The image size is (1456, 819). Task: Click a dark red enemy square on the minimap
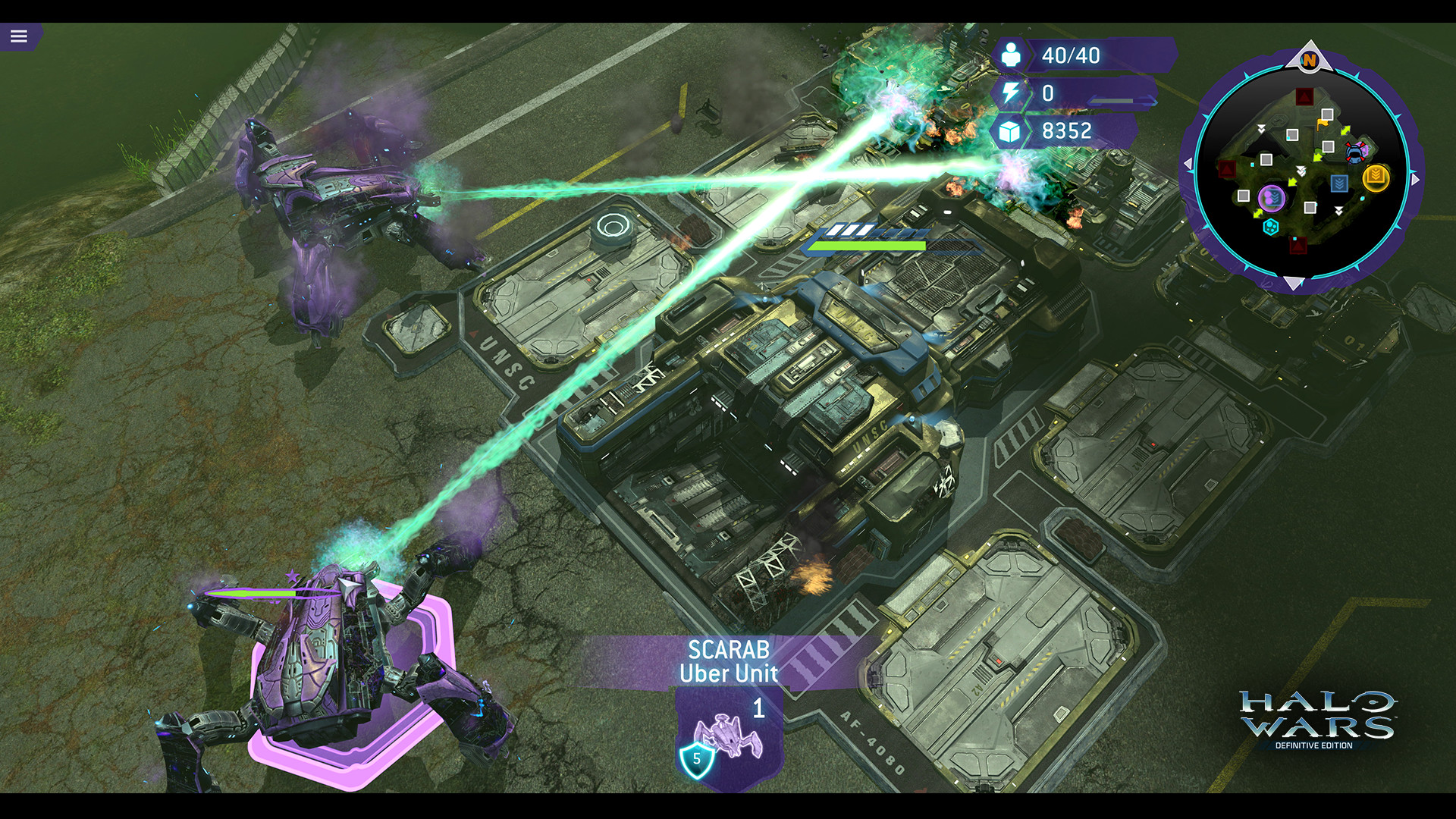pos(1304,96)
